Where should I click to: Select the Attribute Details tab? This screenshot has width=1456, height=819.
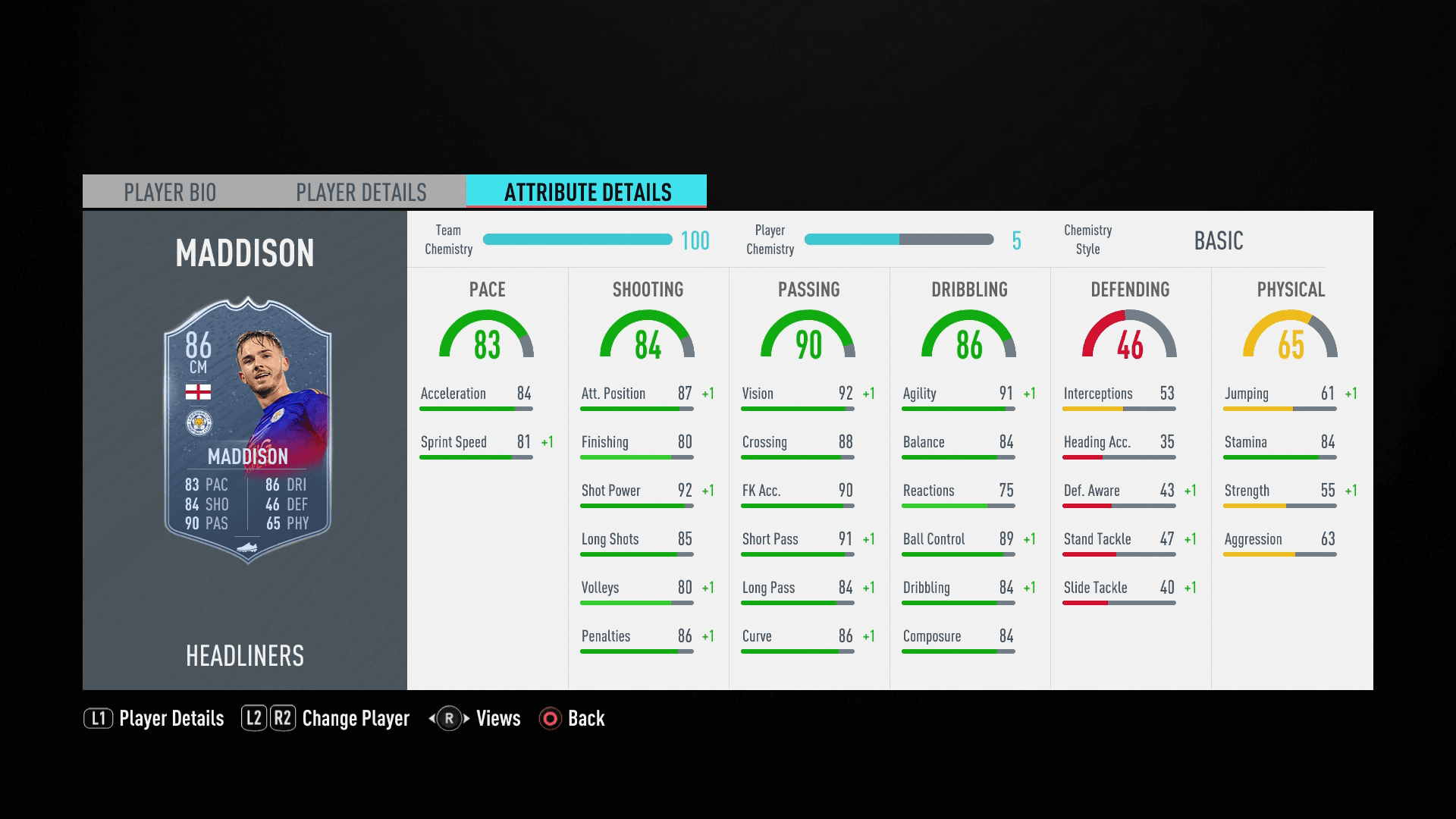click(587, 192)
